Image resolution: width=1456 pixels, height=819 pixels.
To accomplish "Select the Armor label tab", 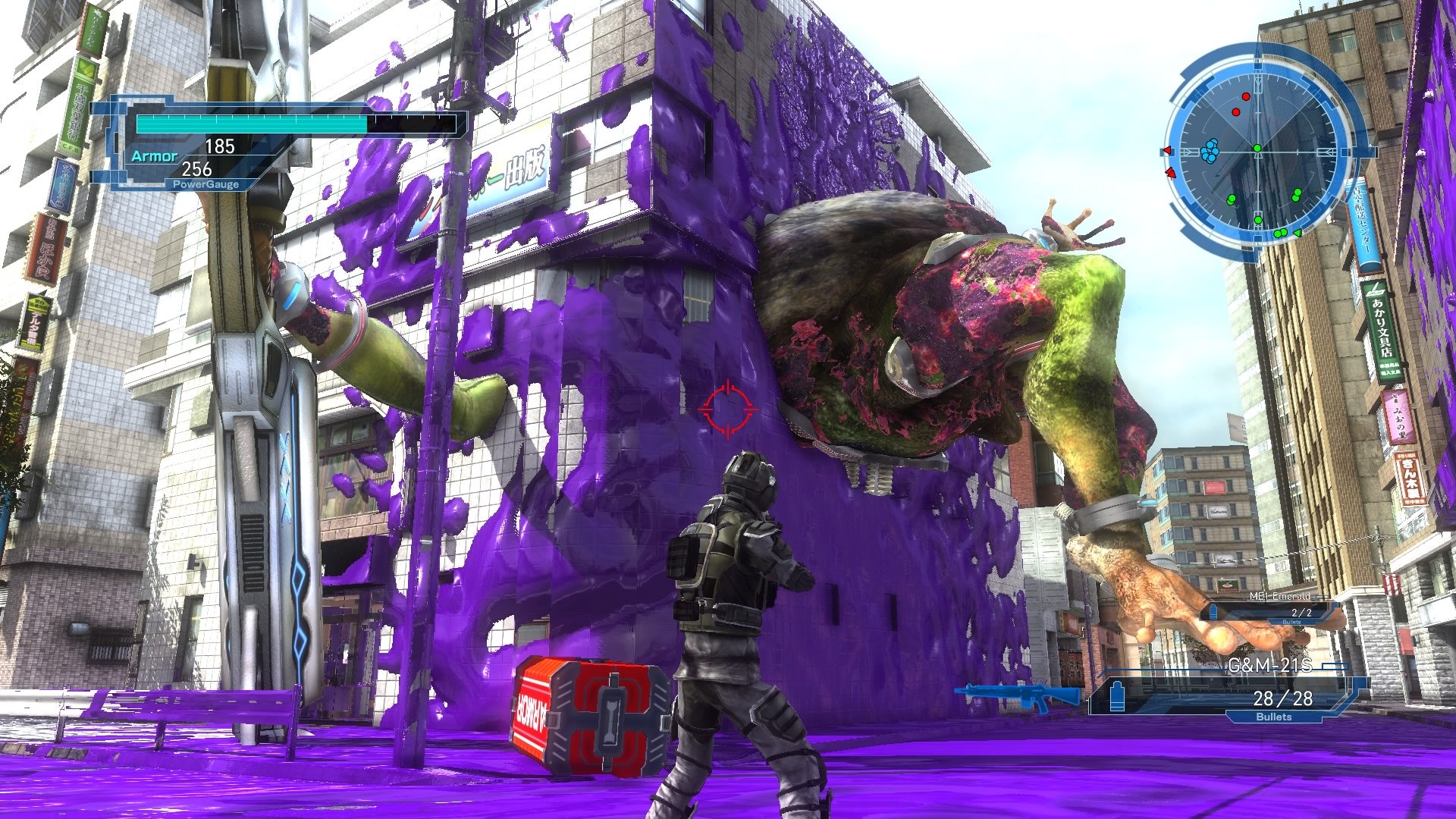I will (x=153, y=155).
